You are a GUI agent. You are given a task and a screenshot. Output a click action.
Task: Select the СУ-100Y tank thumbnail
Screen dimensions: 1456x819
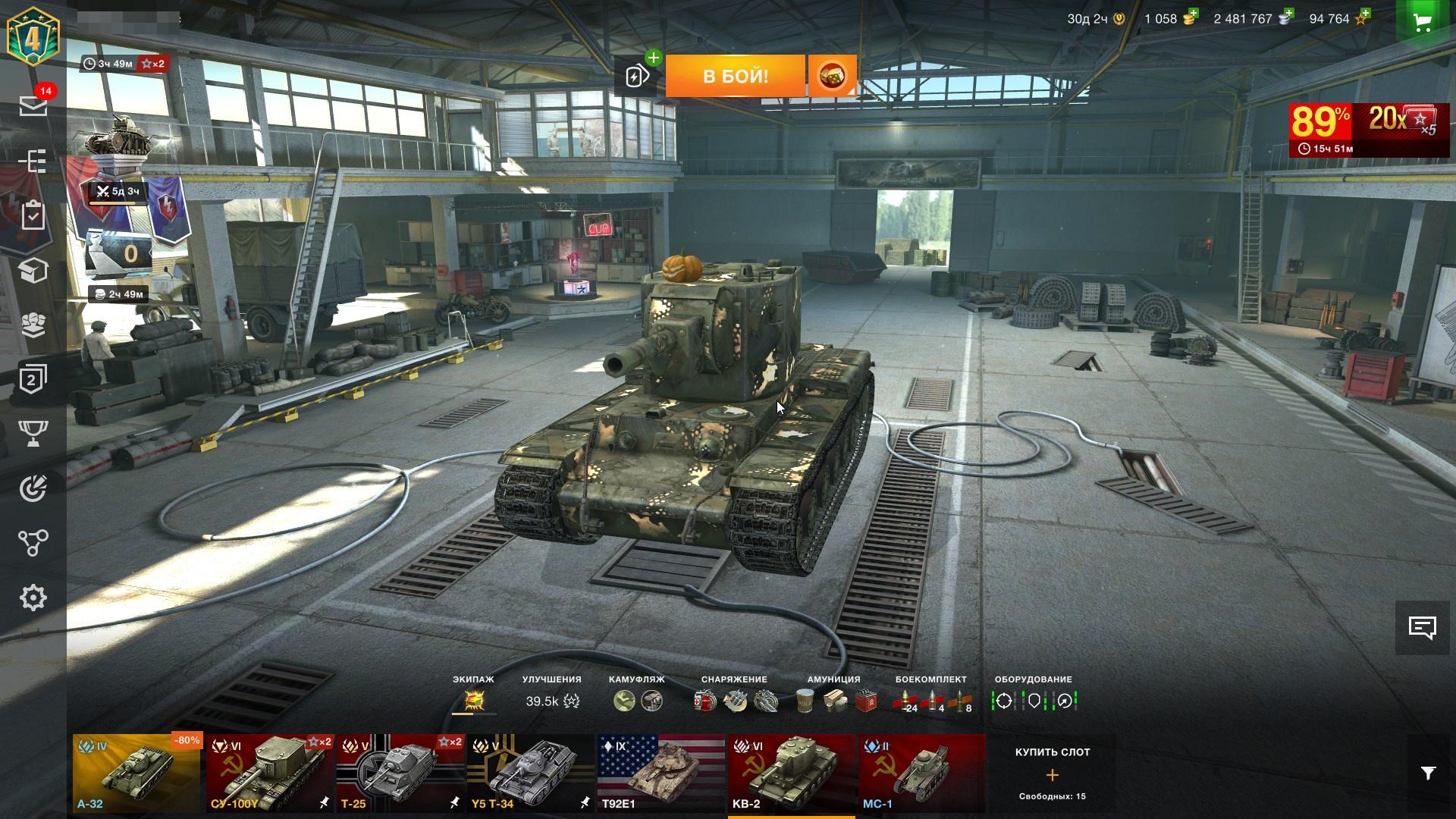pyautogui.click(x=269, y=773)
